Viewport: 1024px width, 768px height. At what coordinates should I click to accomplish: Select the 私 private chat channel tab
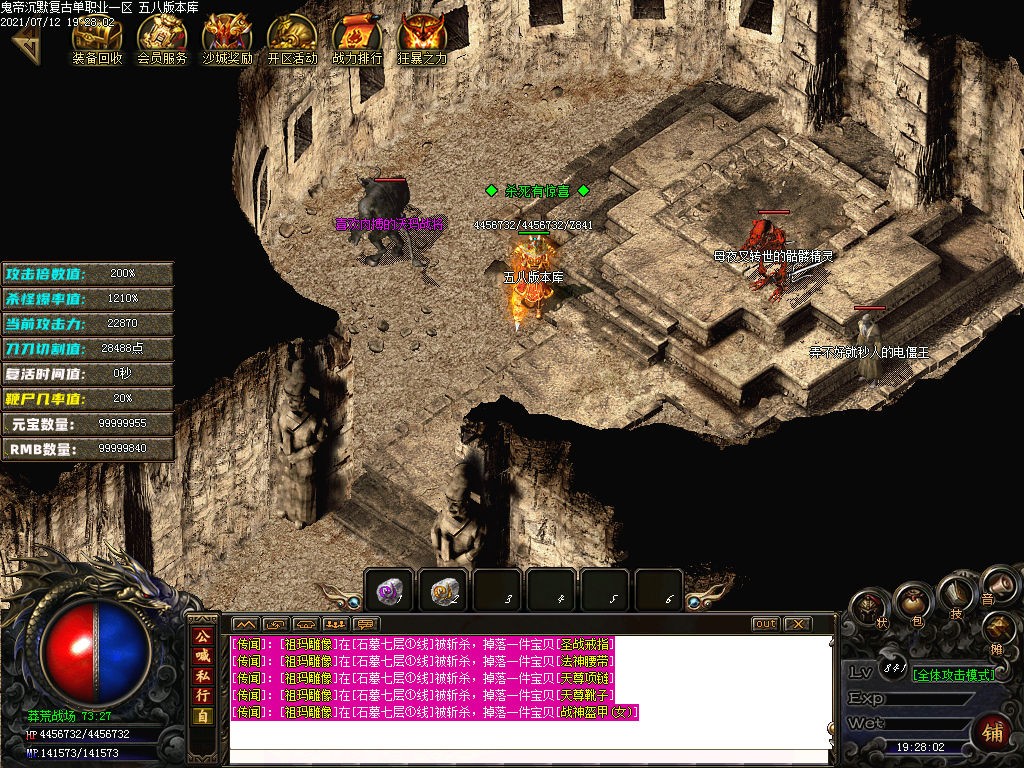coord(203,675)
